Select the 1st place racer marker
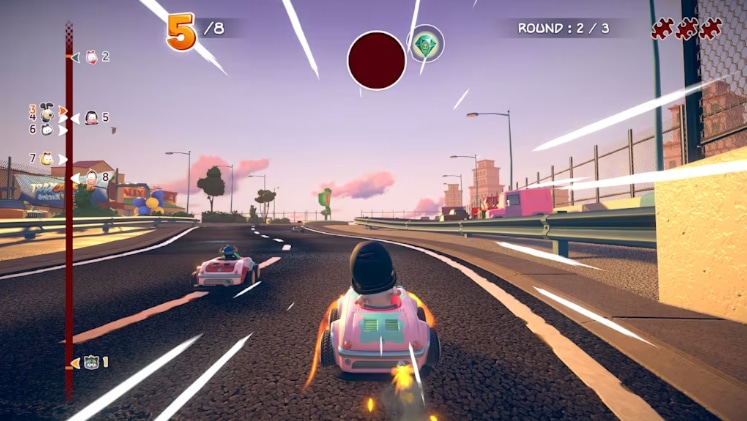 click(90, 362)
